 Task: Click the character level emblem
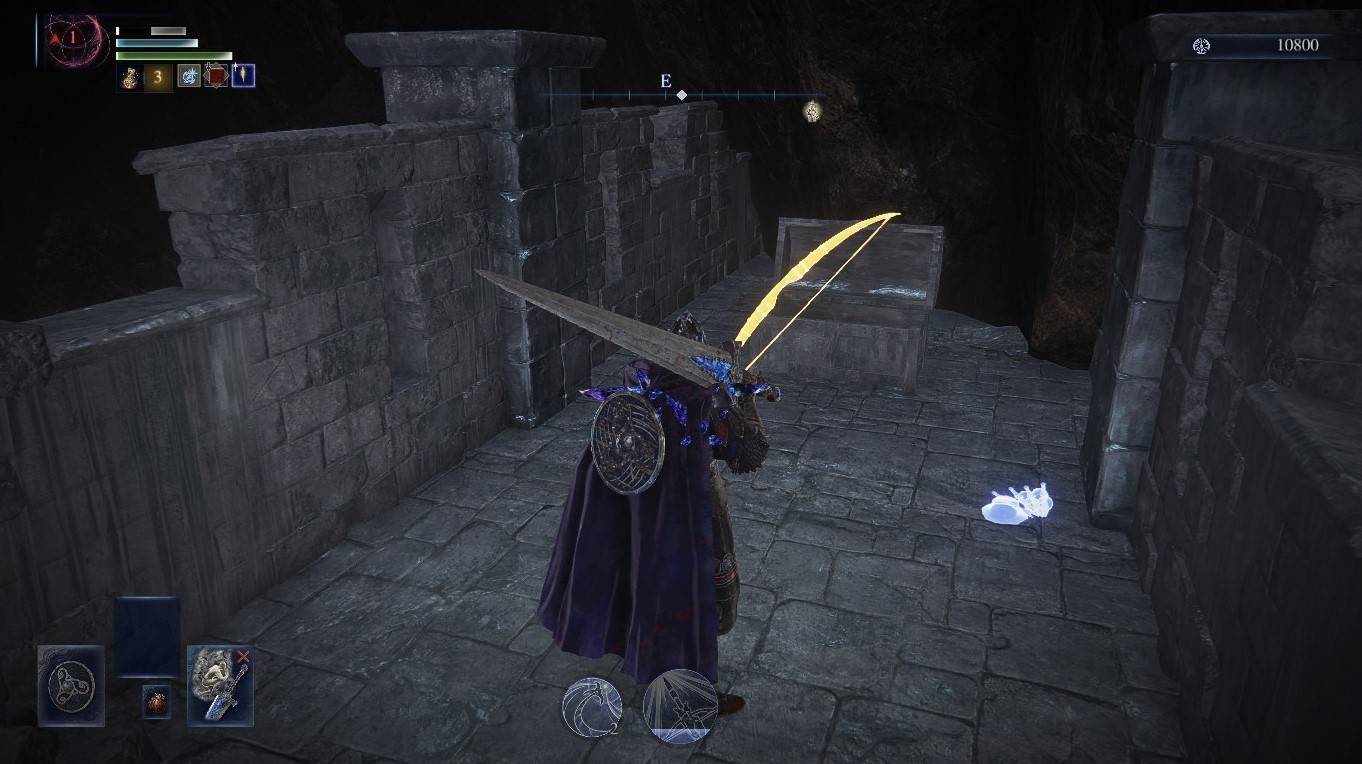72,38
